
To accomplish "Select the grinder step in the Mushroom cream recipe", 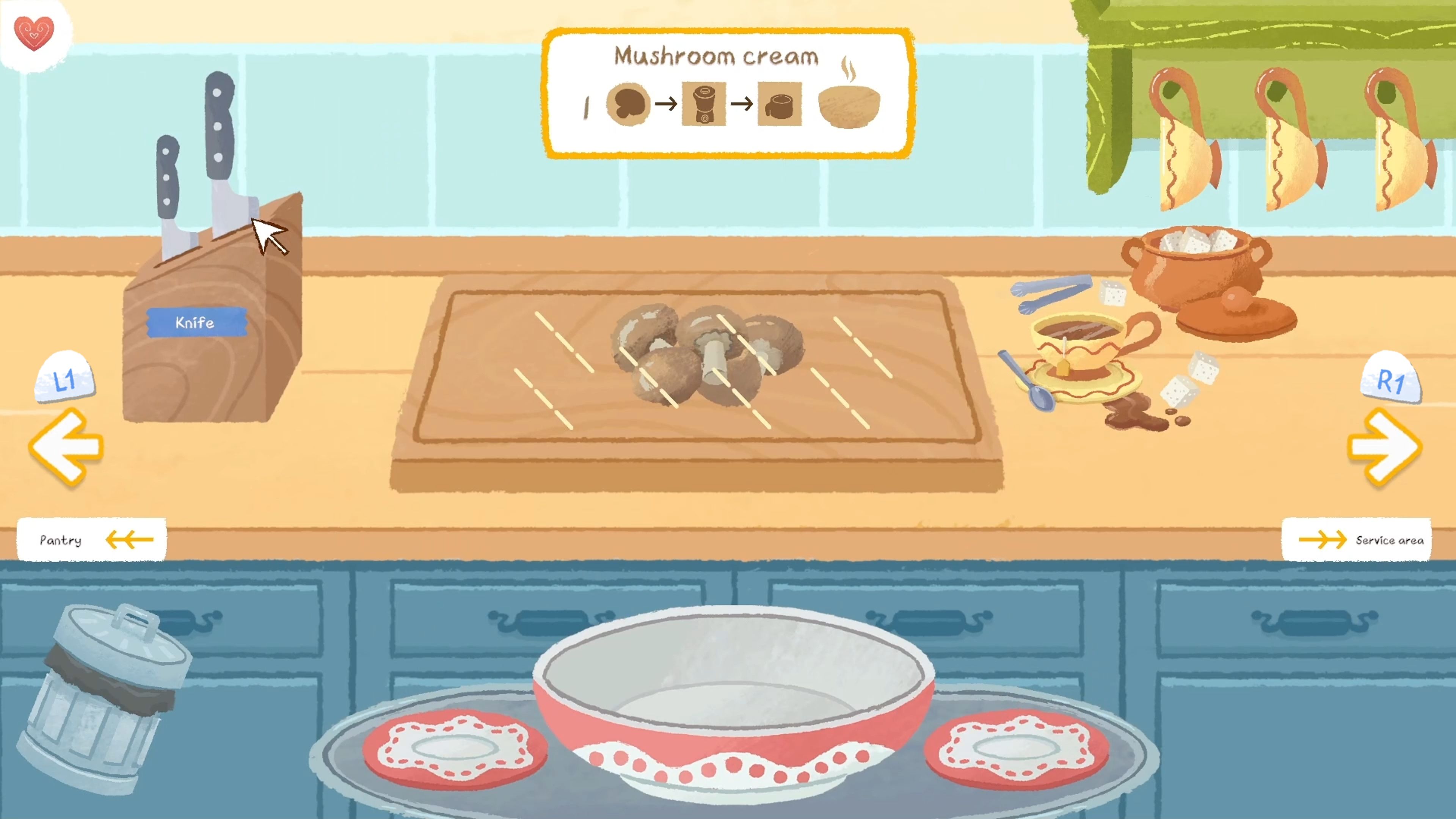I will click(x=704, y=105).
